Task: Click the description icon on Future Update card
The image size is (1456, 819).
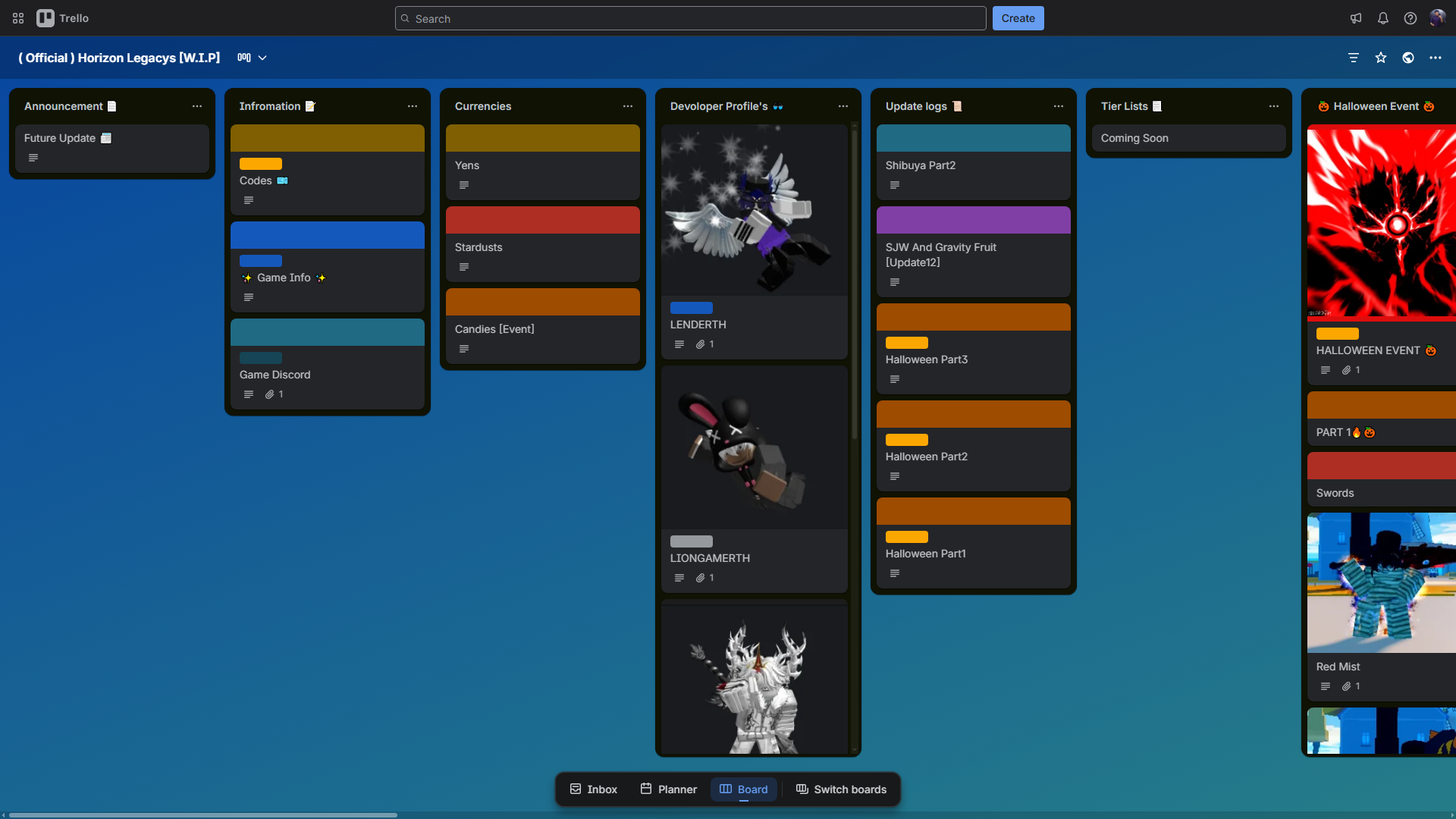Action: [x=33, y=158]
